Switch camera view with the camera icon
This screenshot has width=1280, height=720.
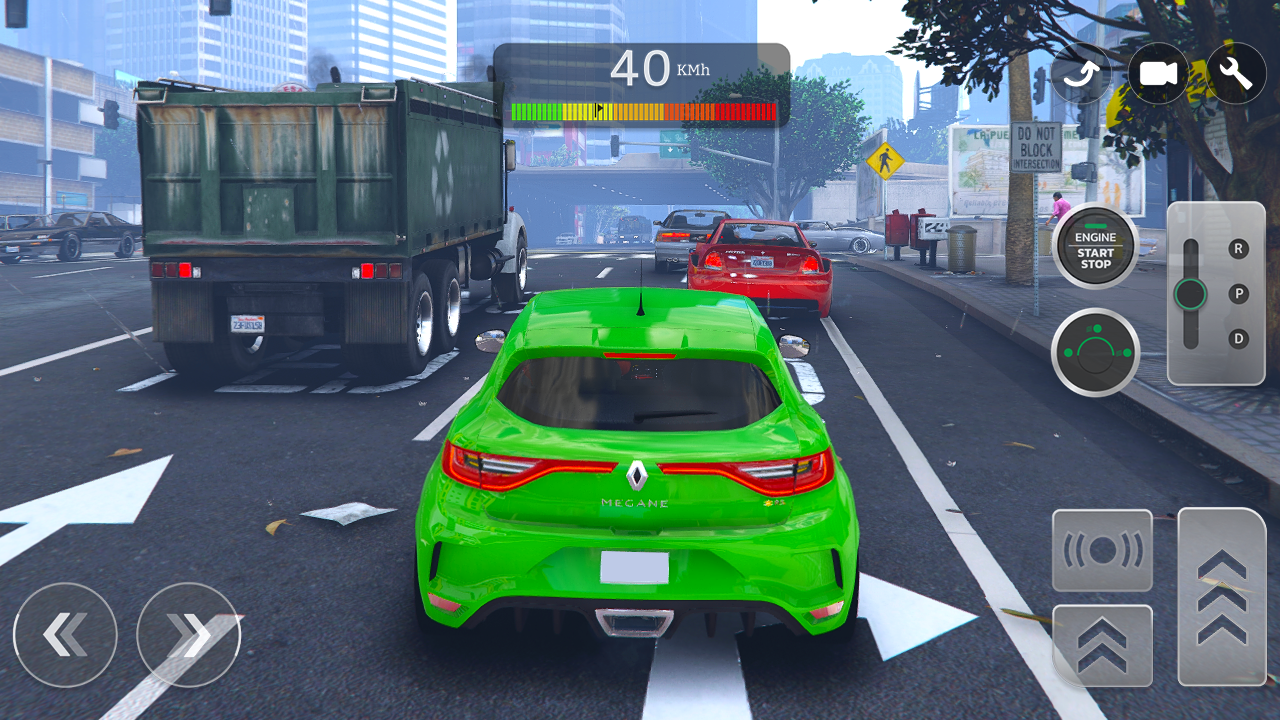[x=1156, y=73]
